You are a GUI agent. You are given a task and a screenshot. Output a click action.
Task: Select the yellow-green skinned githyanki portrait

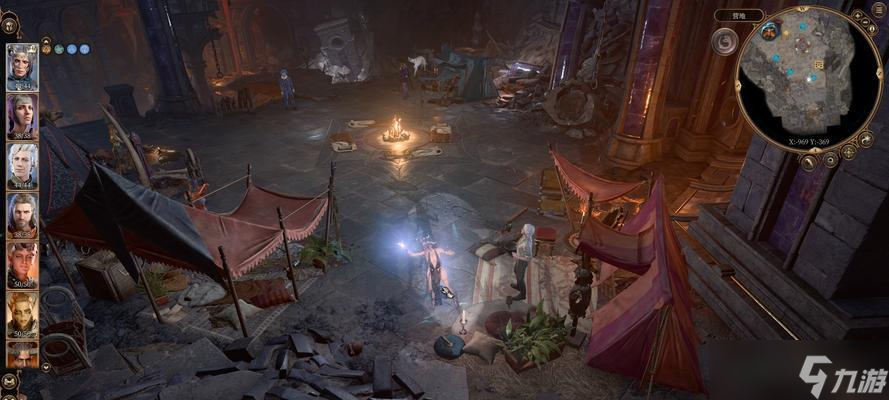(x=21, y=313)
